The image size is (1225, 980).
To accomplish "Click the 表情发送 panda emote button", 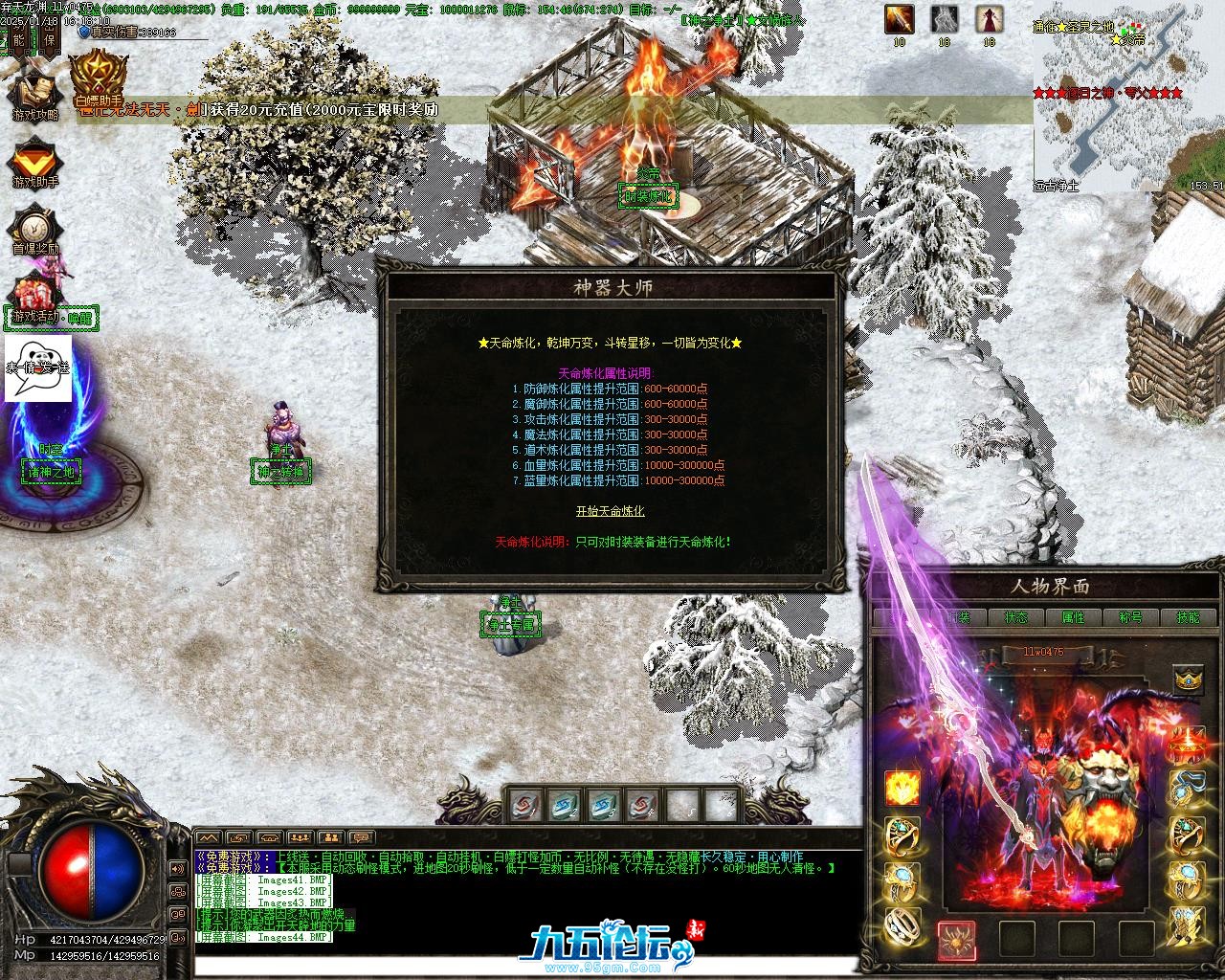I will click(x=38, y=367).
